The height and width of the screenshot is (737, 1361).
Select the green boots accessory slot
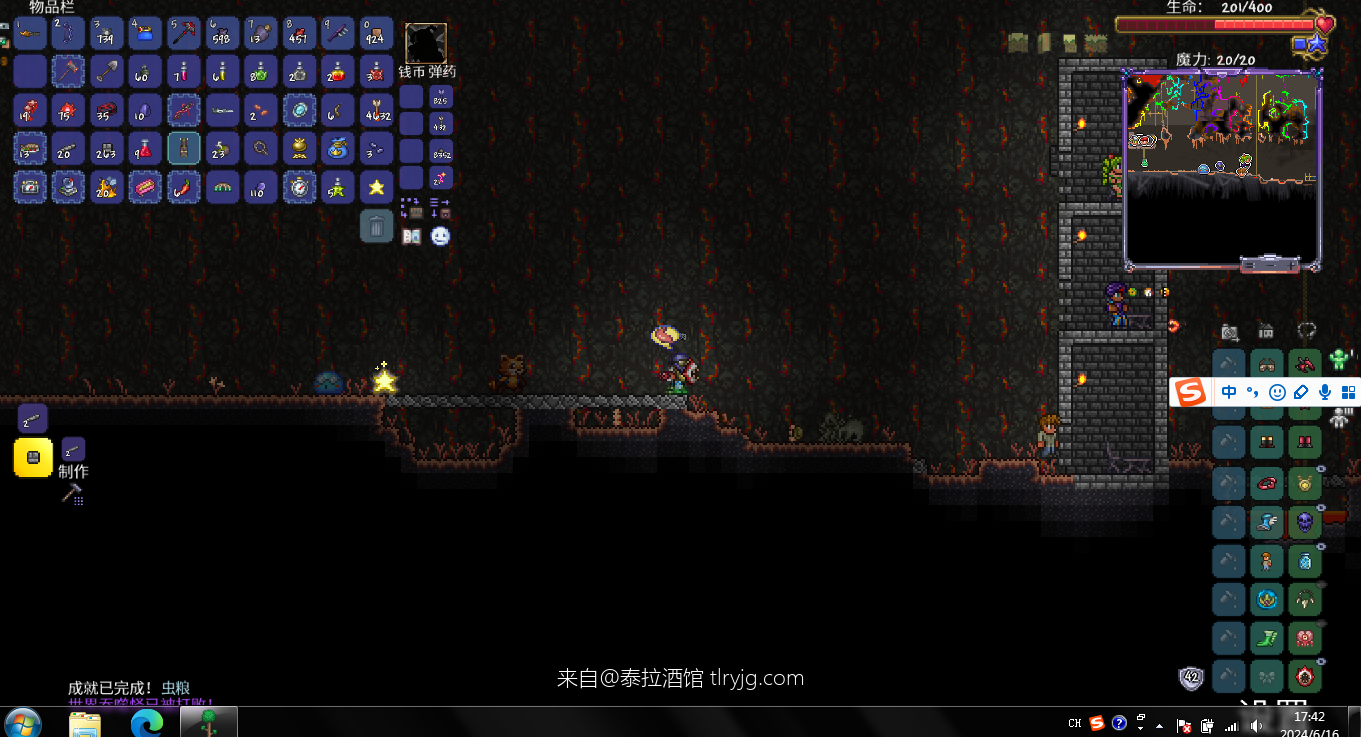coord(1267,638)
